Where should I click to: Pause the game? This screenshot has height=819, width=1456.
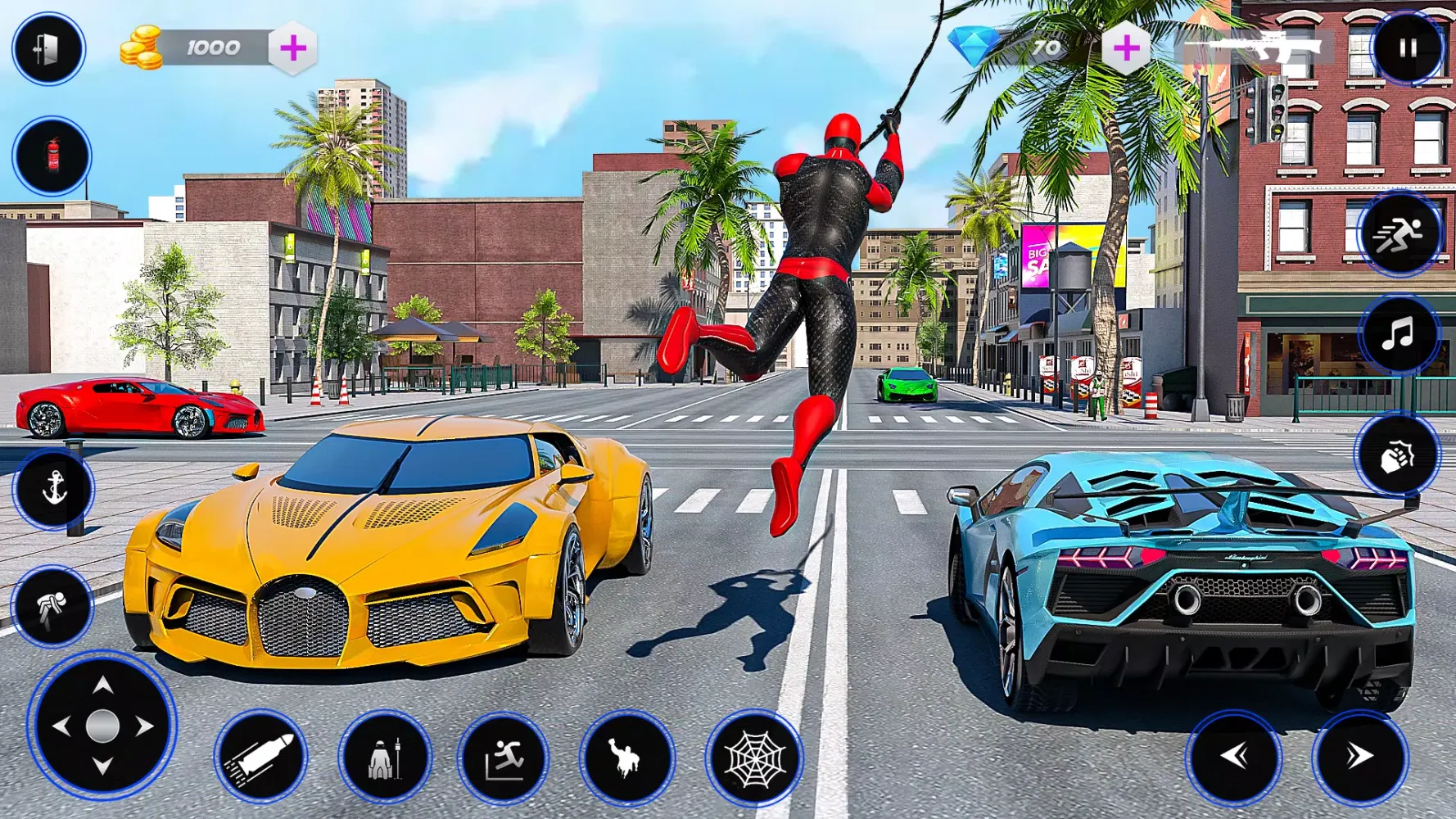tap(1407, 48)
